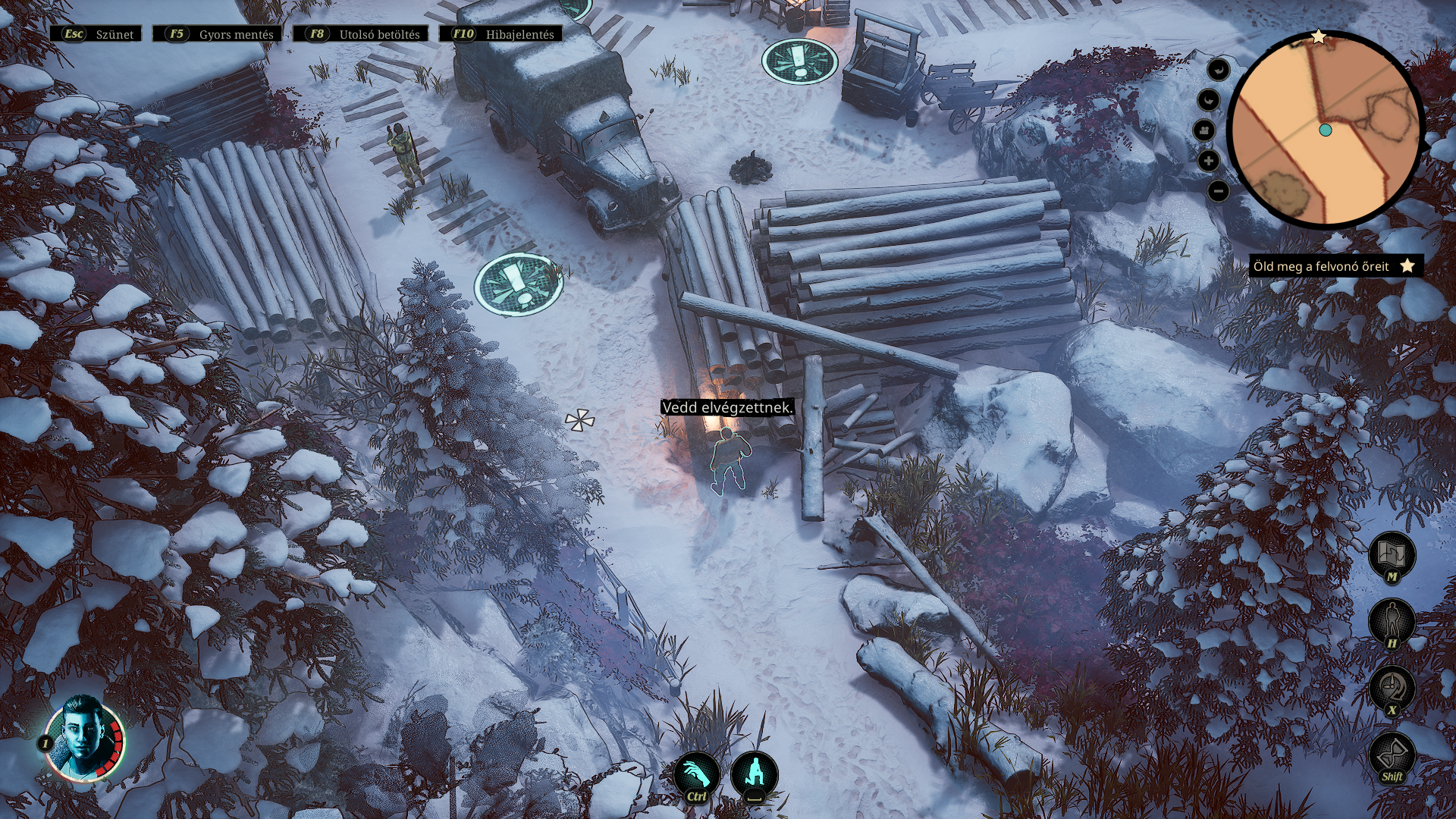Toggle the crouch stance icon

[754, 774]
